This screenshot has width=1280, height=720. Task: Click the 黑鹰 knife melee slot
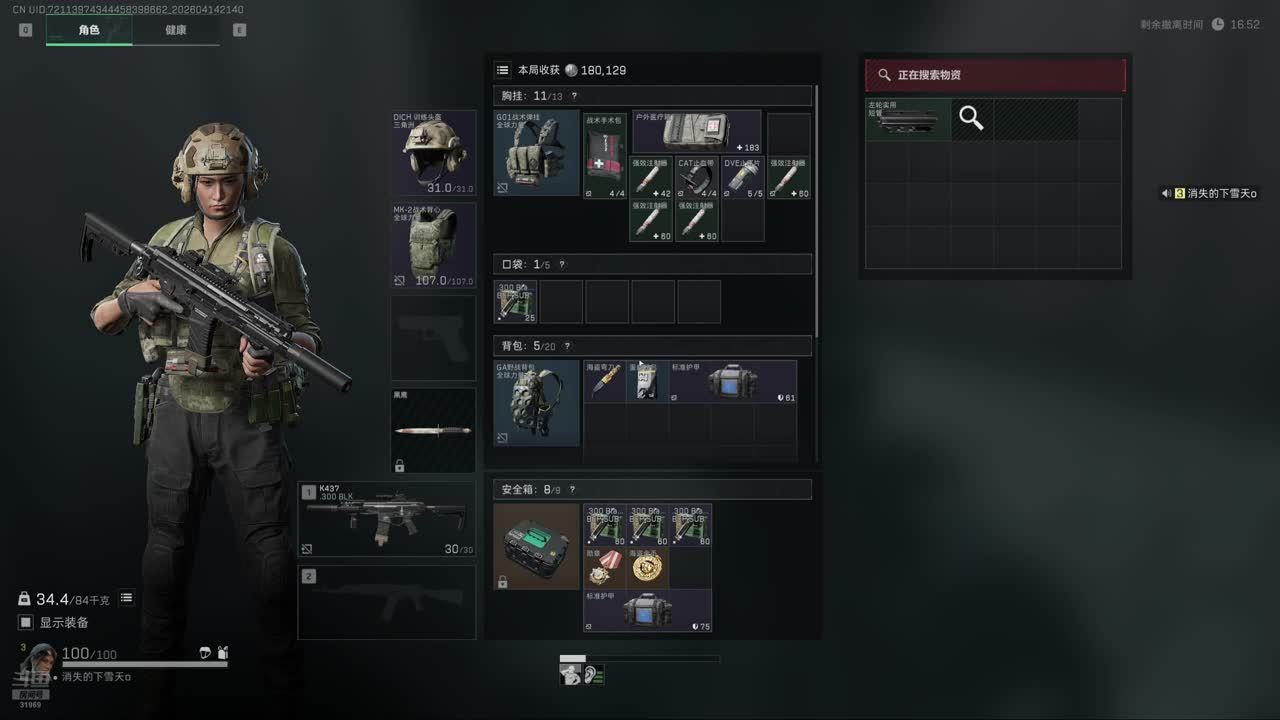click(434, 430)
